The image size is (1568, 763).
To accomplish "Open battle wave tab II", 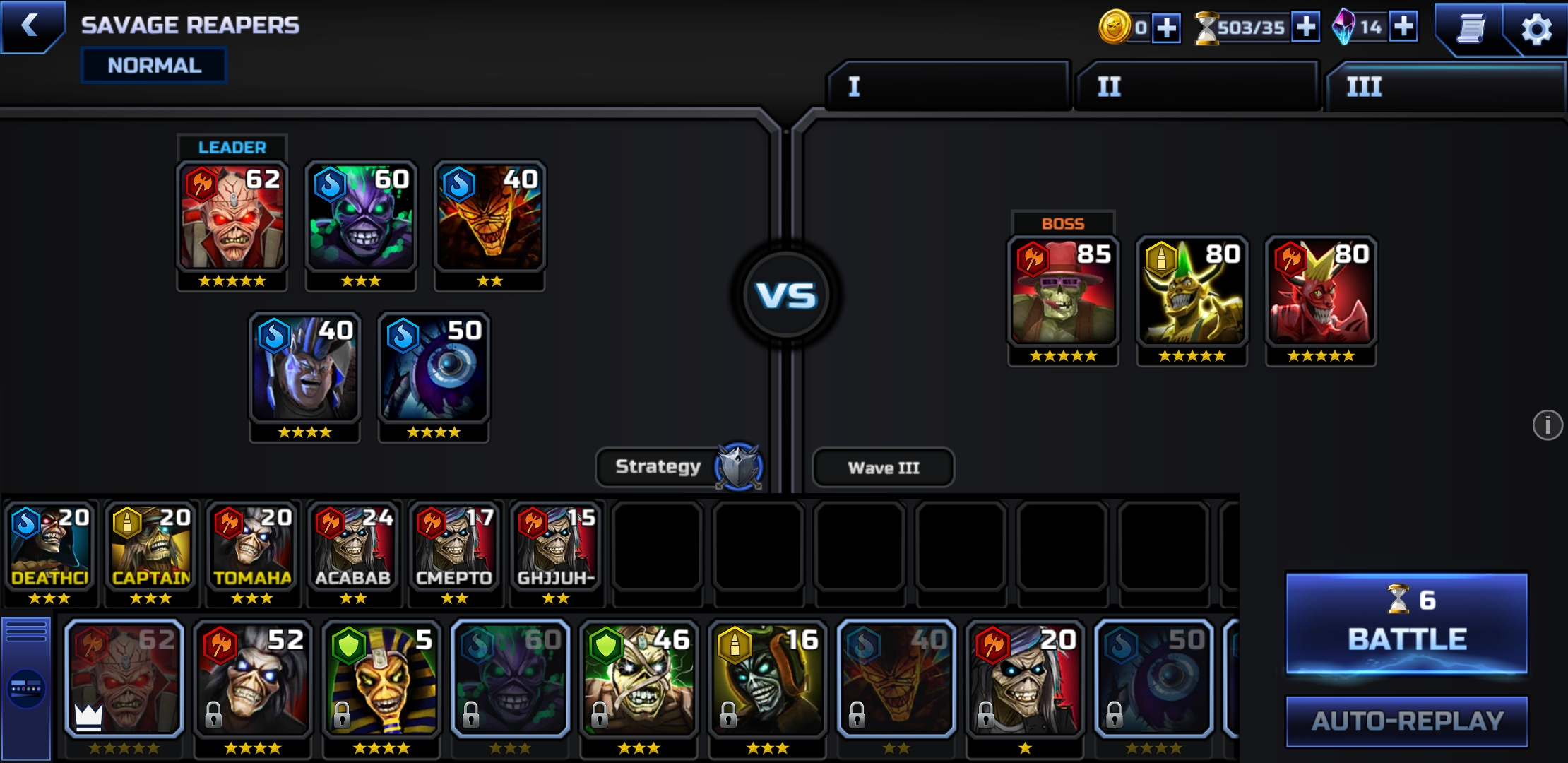I will click(1196, 86).
